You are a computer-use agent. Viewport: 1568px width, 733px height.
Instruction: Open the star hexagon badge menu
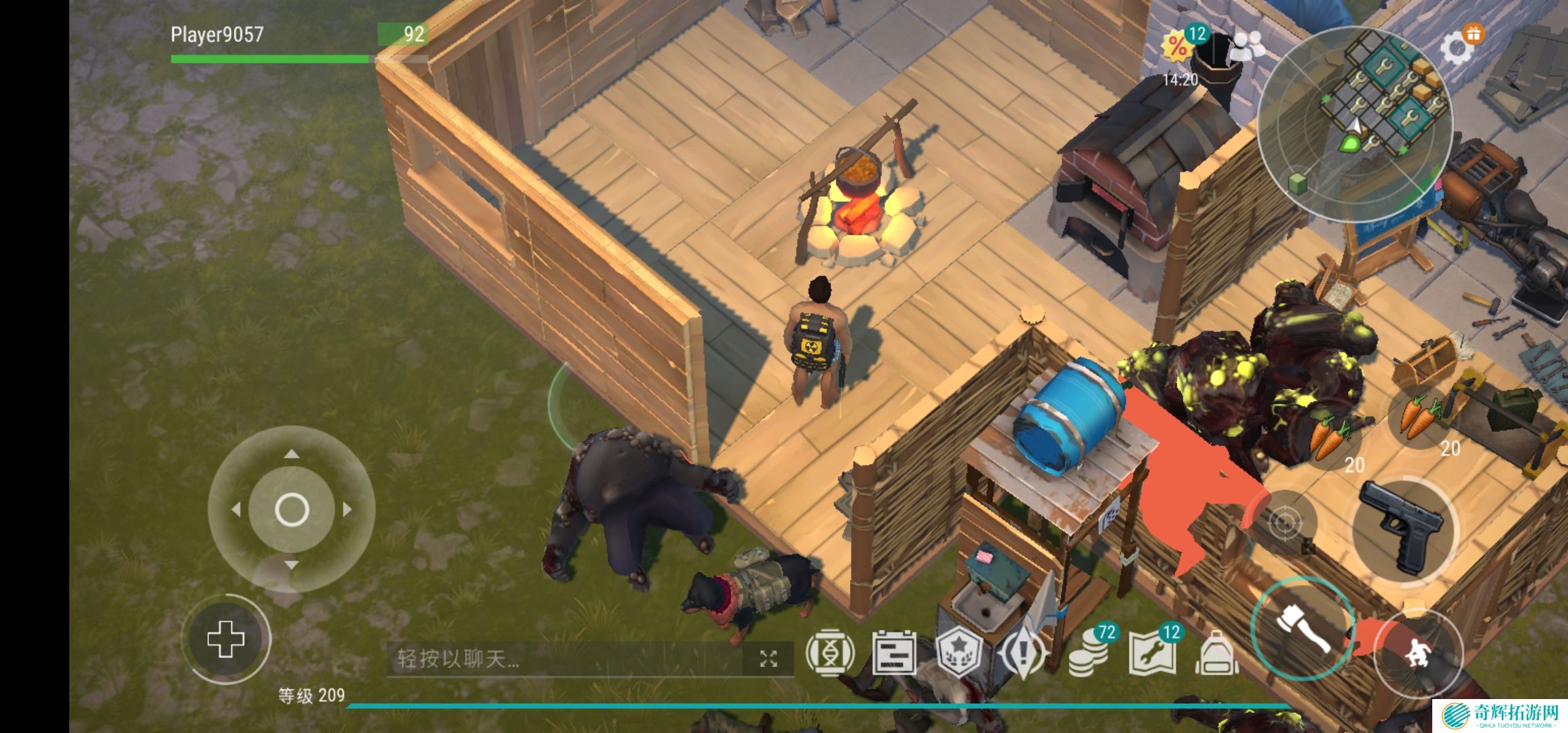[x=959, y=653]
